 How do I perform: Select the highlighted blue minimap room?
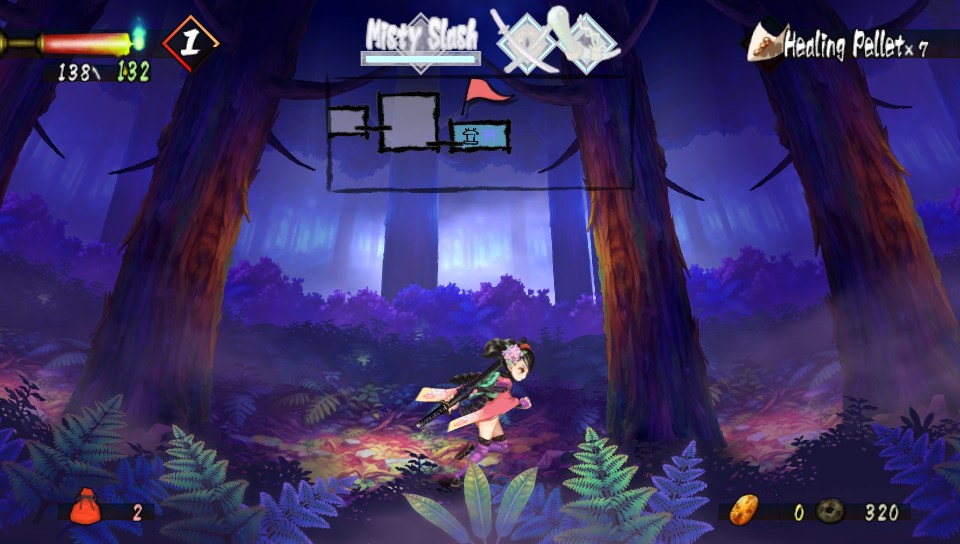click(x=480, y=135)
